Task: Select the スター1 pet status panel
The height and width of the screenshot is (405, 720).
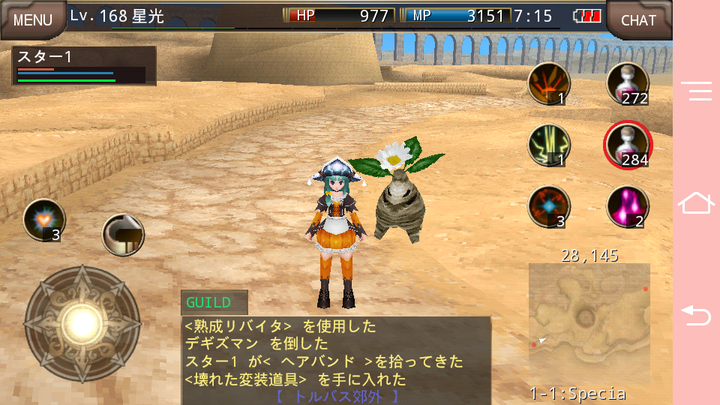Action: [84, 65]
